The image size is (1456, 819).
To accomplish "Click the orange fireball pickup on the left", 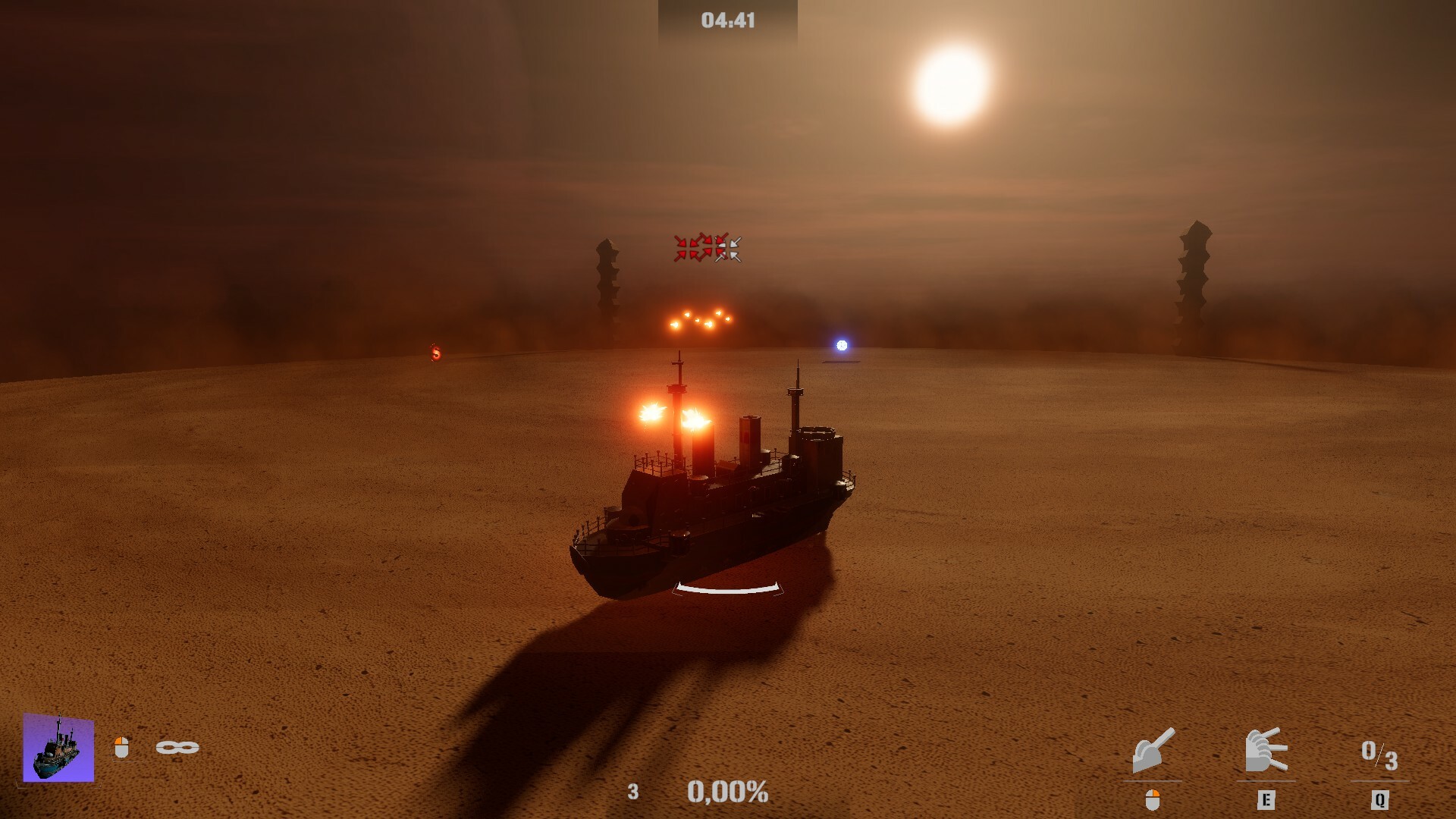I will point(435,351).
